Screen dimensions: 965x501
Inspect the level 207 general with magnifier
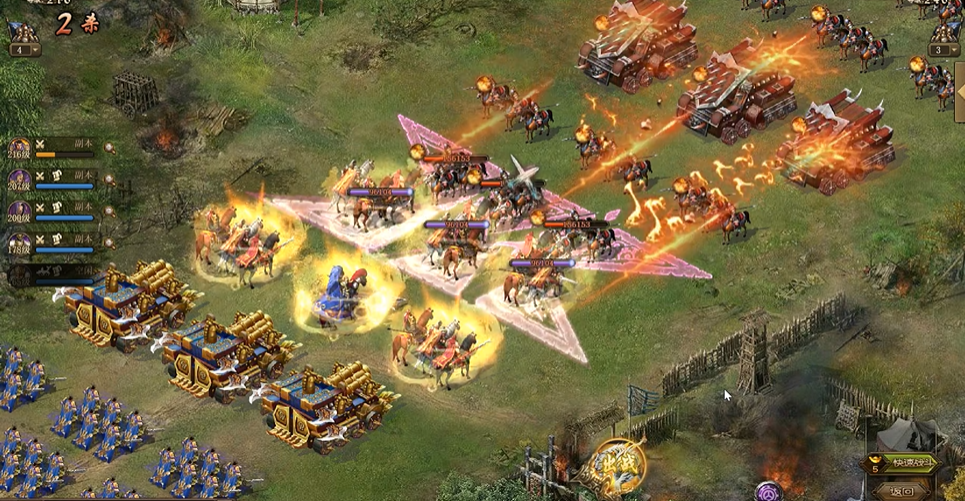(110, 180)
